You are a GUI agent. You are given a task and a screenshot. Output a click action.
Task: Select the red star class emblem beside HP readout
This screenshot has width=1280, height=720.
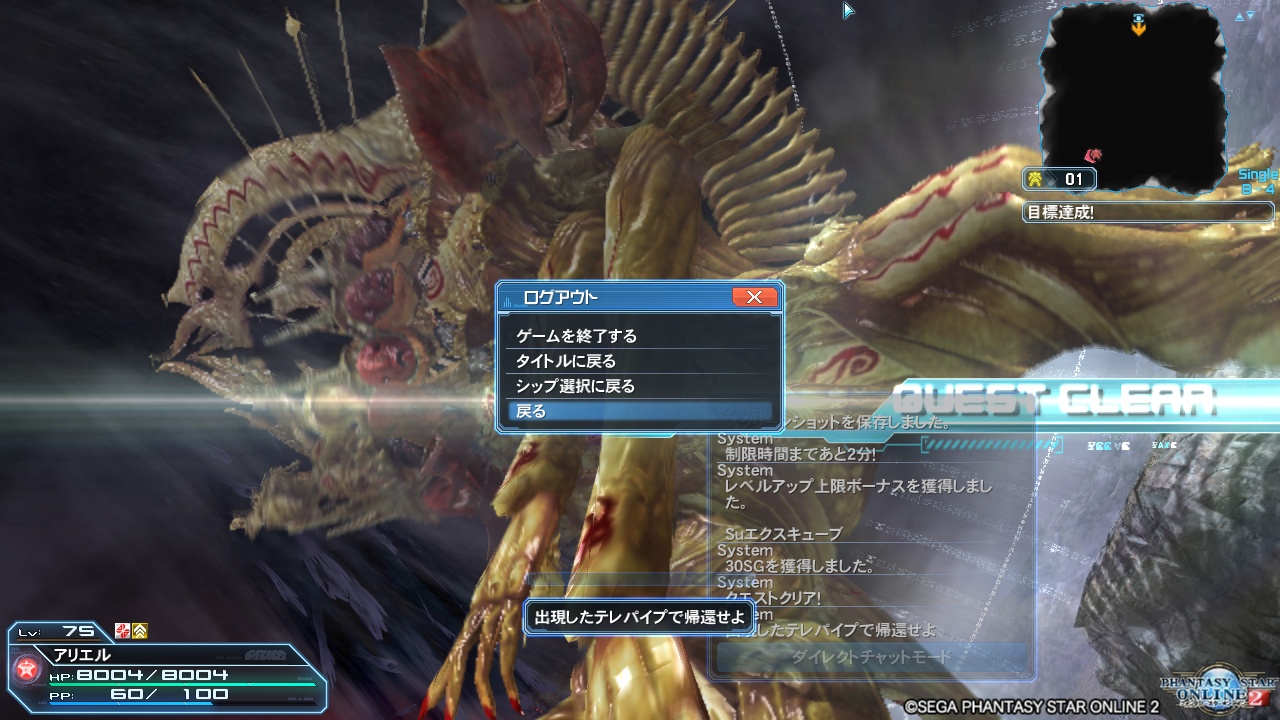[x=25, y=670]
